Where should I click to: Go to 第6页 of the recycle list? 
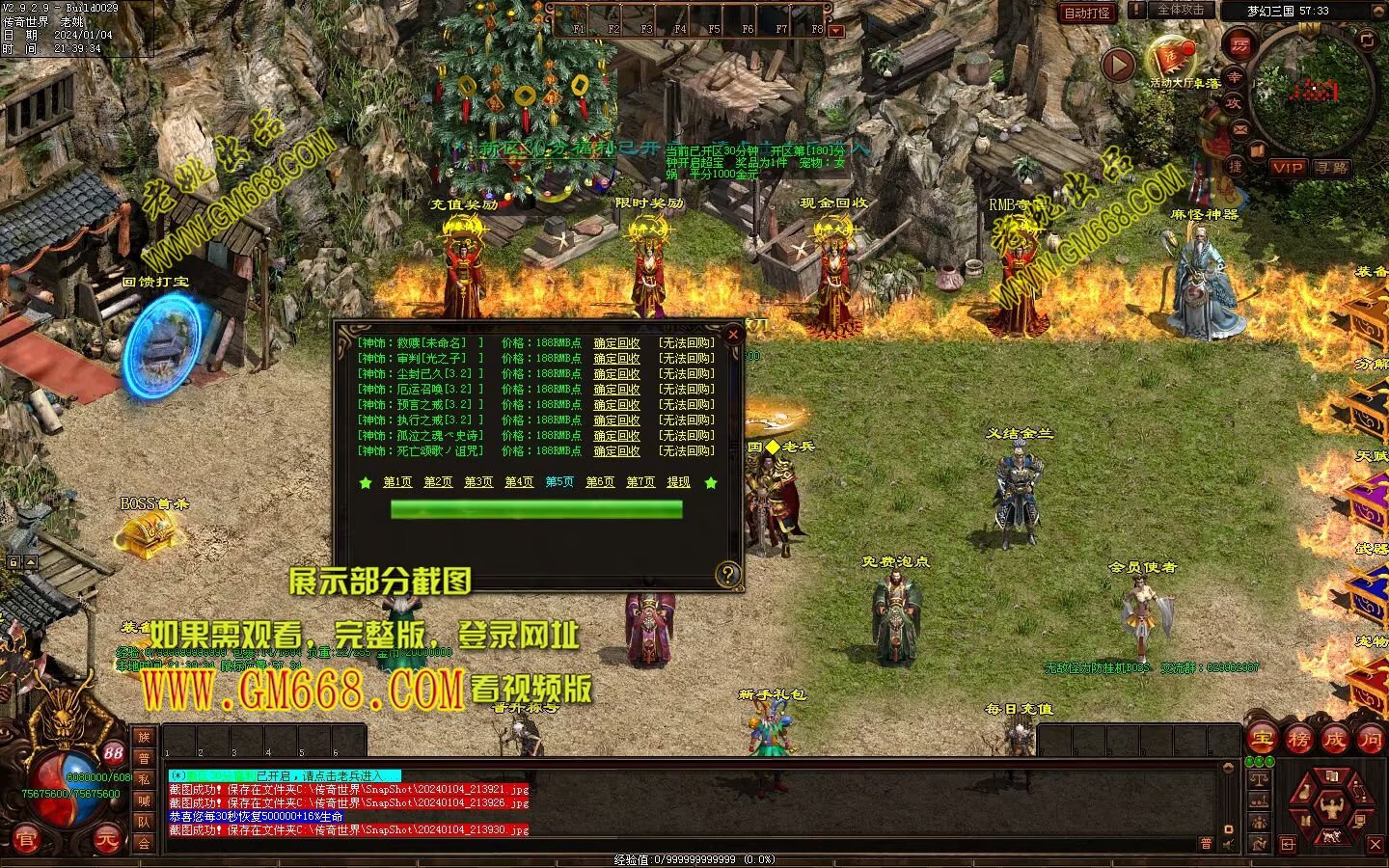pos(600,482)
